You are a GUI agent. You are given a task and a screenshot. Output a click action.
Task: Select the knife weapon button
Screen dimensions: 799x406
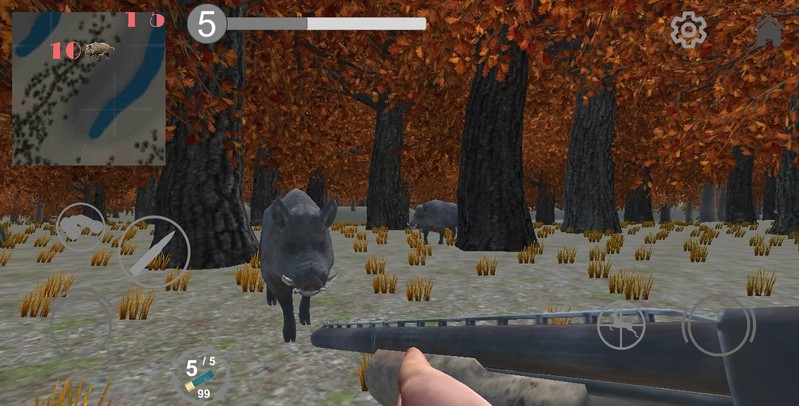154,251
